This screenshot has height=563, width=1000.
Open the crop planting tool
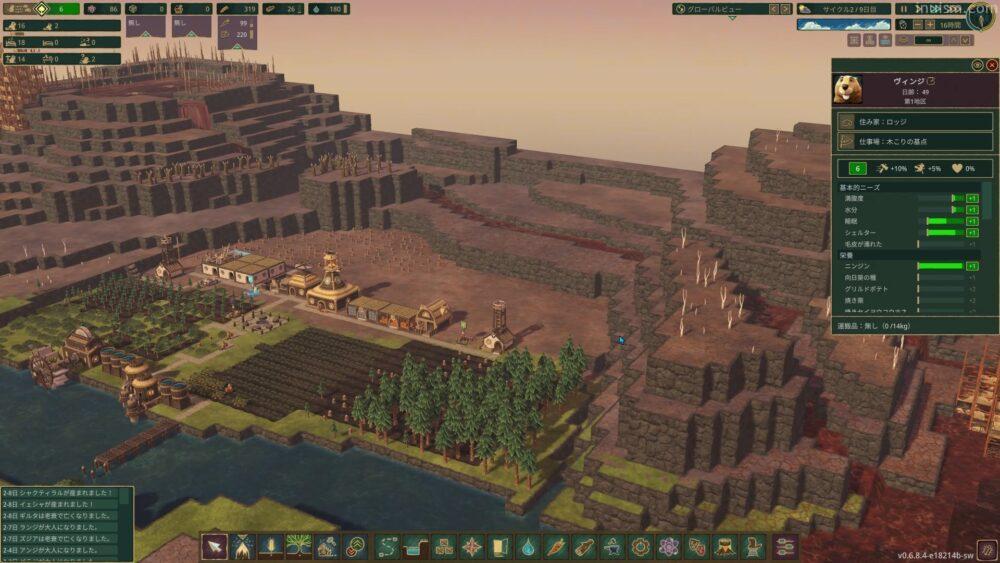[x=270, y=546]
